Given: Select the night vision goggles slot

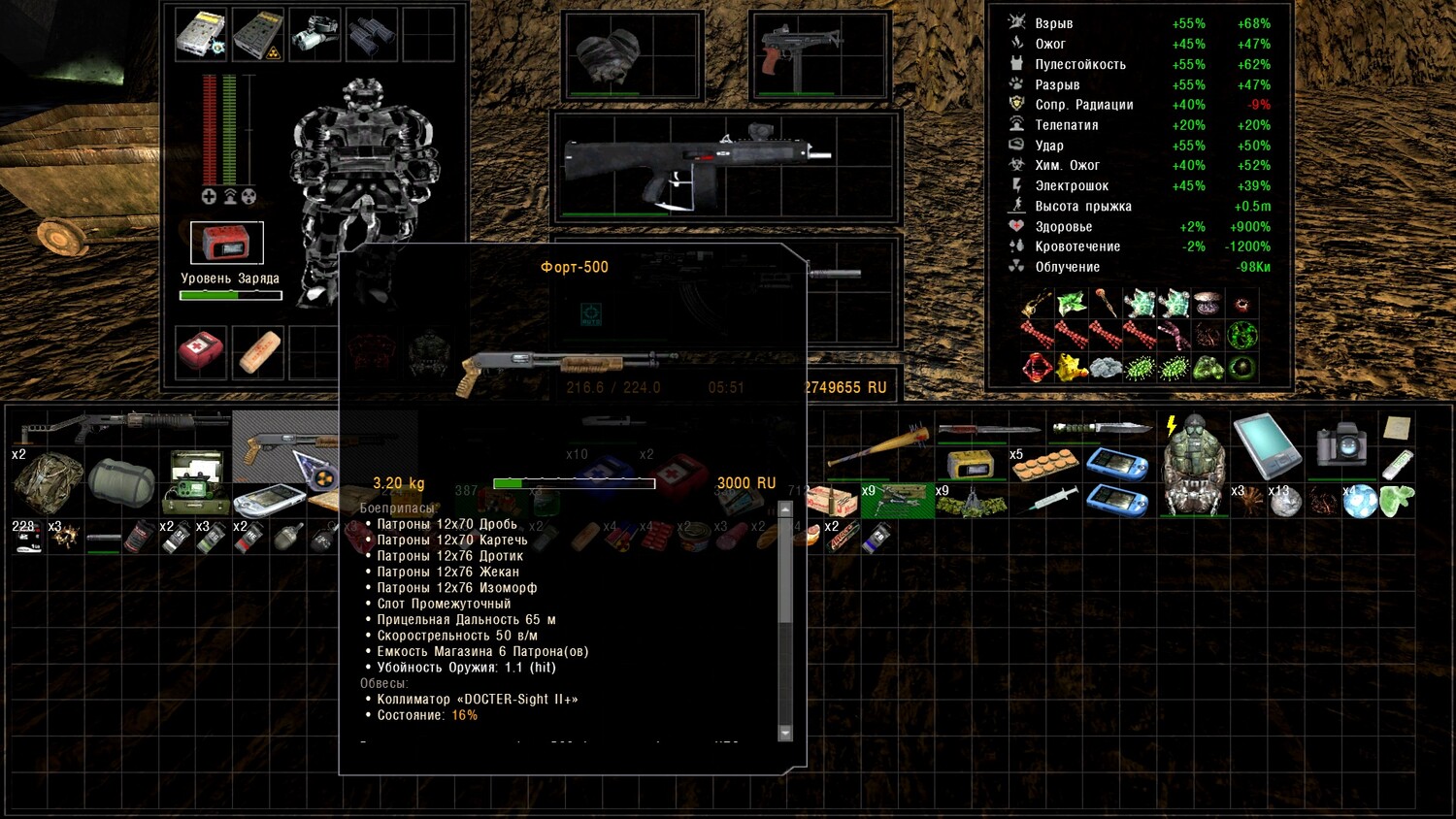Looking at the screenshot, I should 314,33.
